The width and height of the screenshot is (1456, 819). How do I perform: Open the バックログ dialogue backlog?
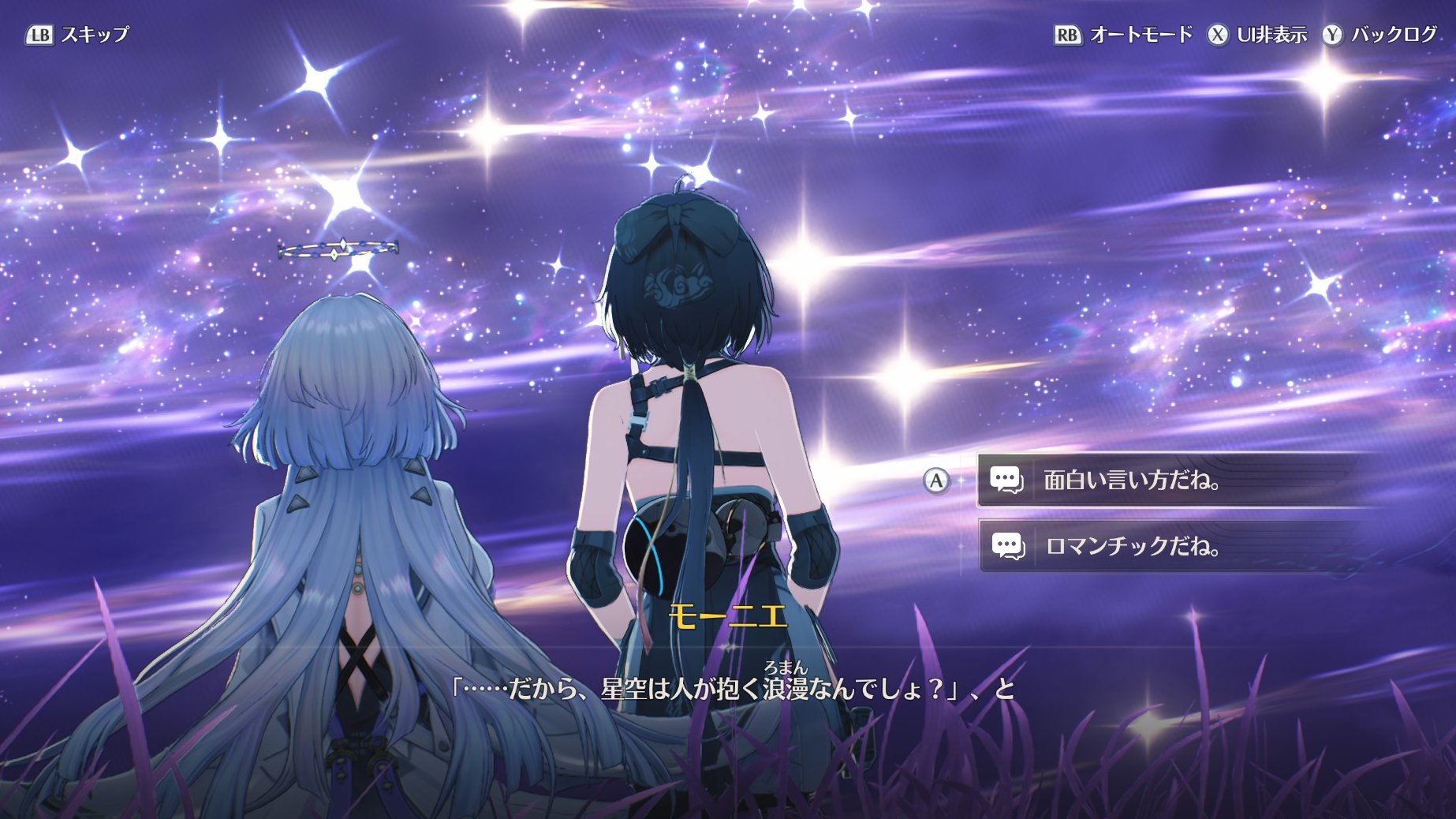pos(1380,35)
